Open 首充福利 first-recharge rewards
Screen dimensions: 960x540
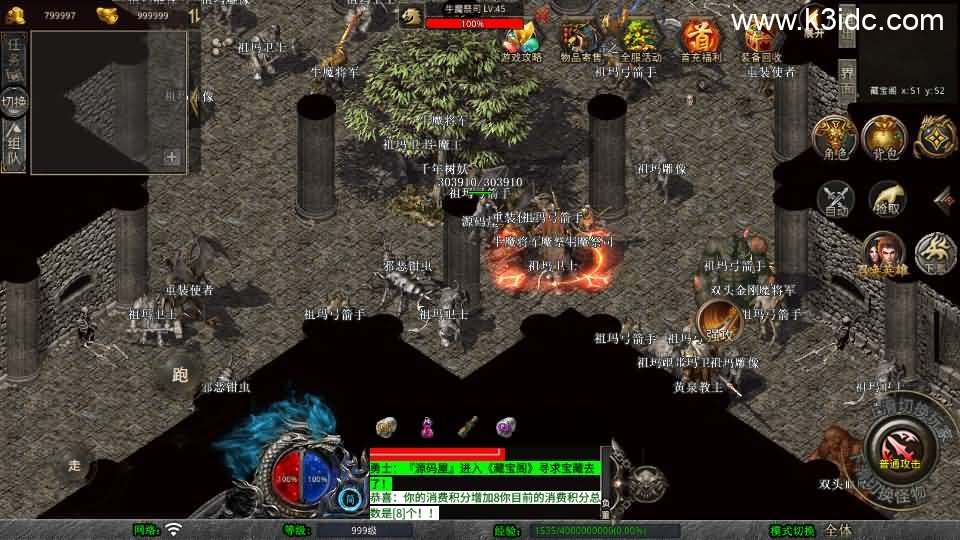coord(699,41)
